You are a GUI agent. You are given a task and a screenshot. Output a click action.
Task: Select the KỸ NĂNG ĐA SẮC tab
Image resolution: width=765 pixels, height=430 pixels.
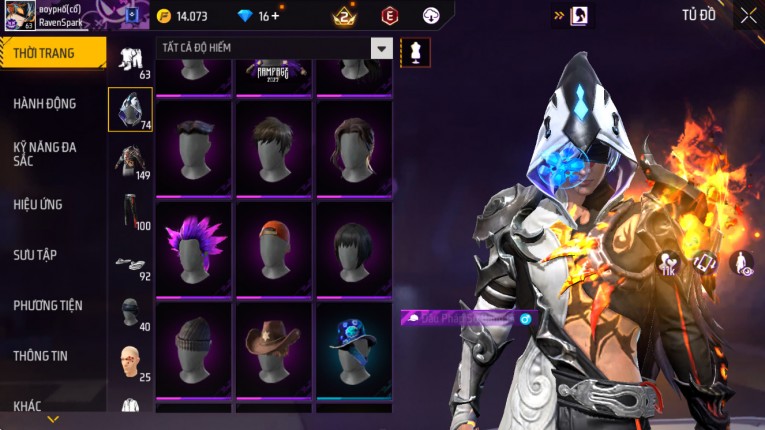[45, 154]
